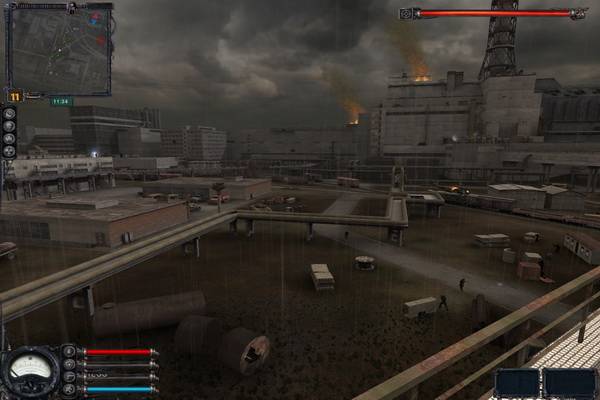The width and height of the screenshot is (600, 400).
Task: Select the round icon beside the blue bar
Action: click(x=68, y=389)
